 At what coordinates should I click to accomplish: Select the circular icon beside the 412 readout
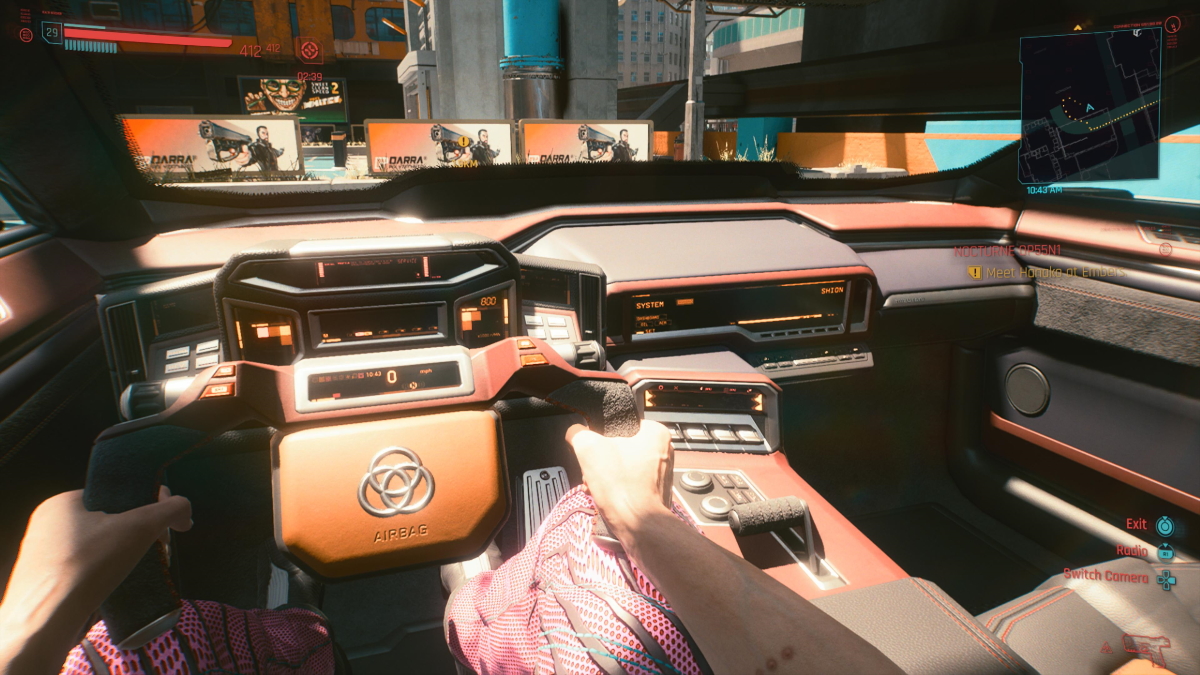coord(309,49)
